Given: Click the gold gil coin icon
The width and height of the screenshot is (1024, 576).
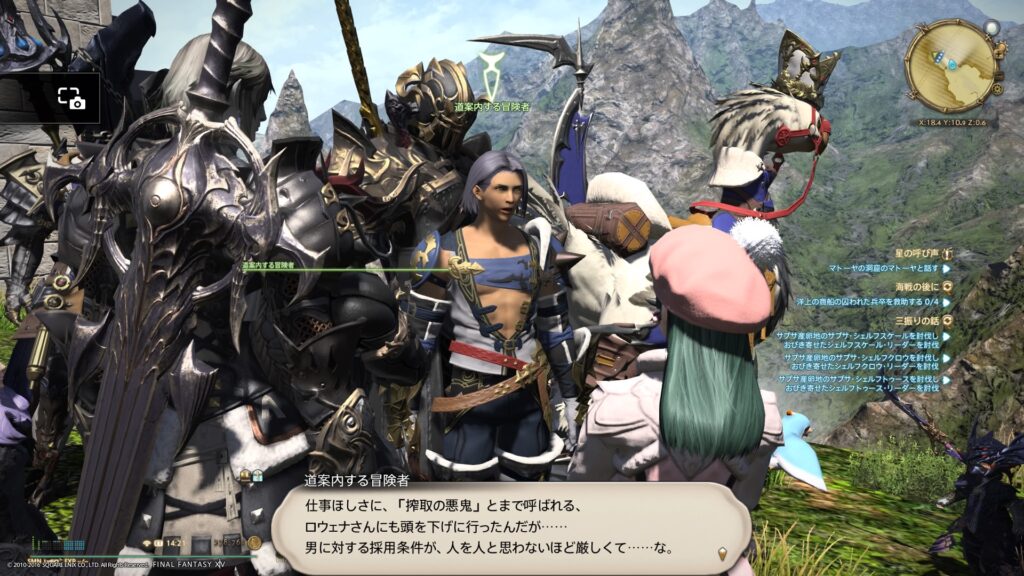Looking at the screenshot, I should [255, 543].
